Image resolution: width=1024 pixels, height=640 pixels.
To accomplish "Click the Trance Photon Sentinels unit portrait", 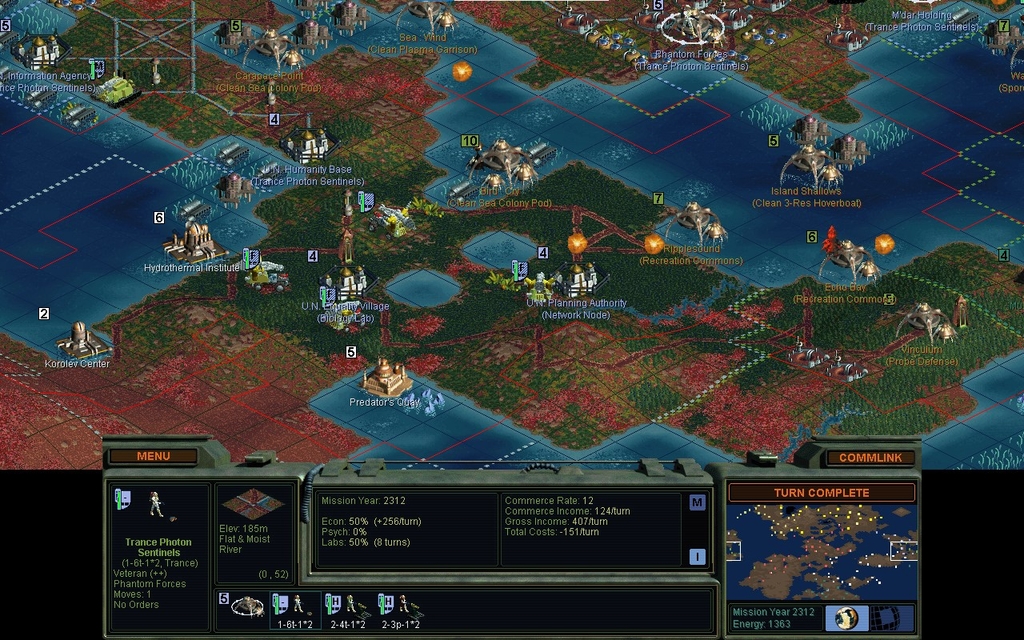I will (x=156, y=505).
